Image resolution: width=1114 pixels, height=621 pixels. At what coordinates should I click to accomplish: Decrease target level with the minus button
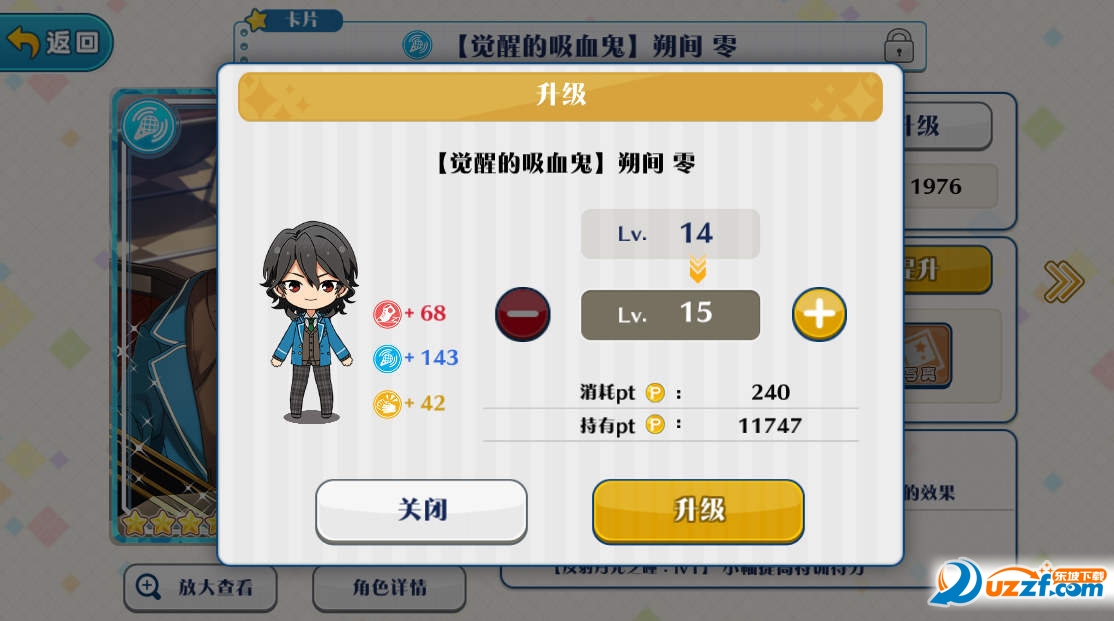523,315
